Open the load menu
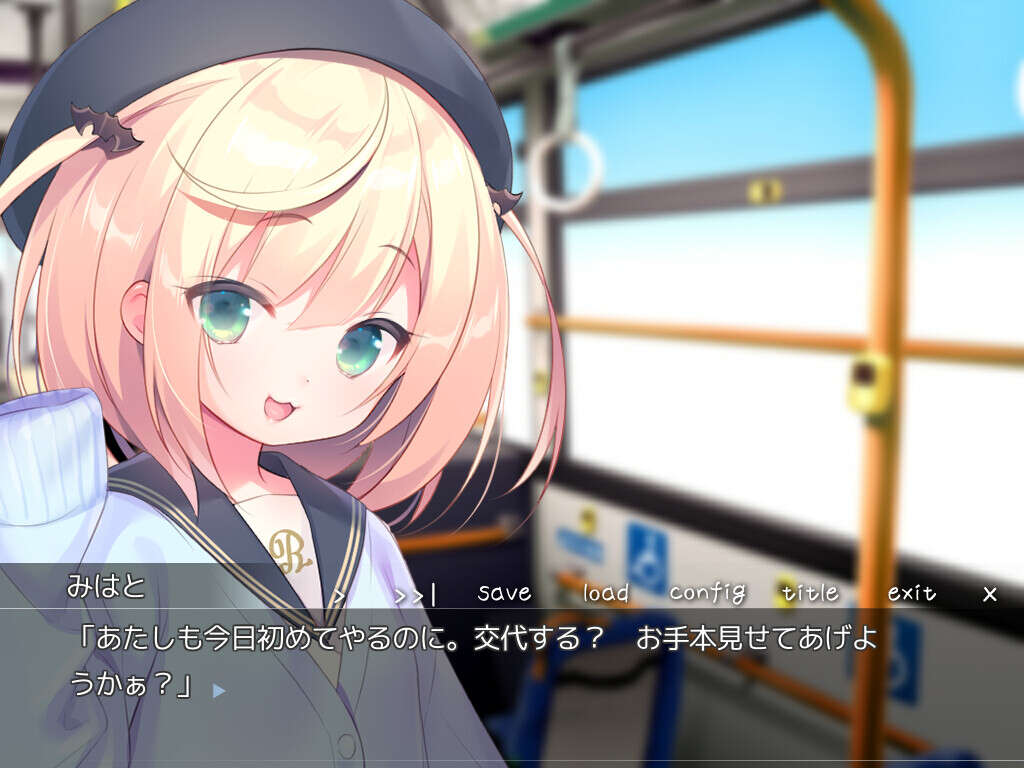The height and width of the screenshot is (768, 1024). click(606, 593)
